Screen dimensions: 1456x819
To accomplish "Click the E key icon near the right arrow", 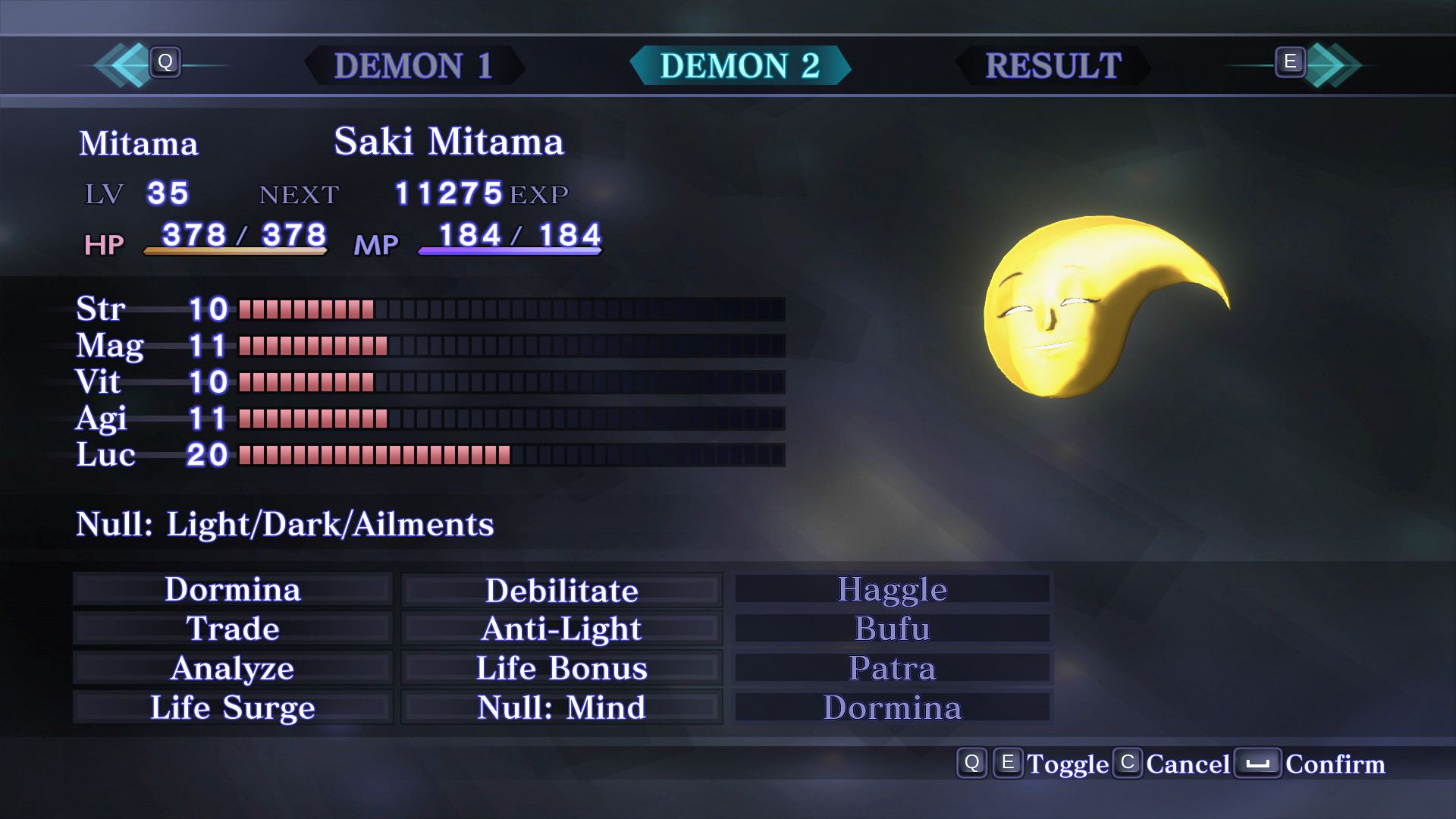I will [1289, 64].
